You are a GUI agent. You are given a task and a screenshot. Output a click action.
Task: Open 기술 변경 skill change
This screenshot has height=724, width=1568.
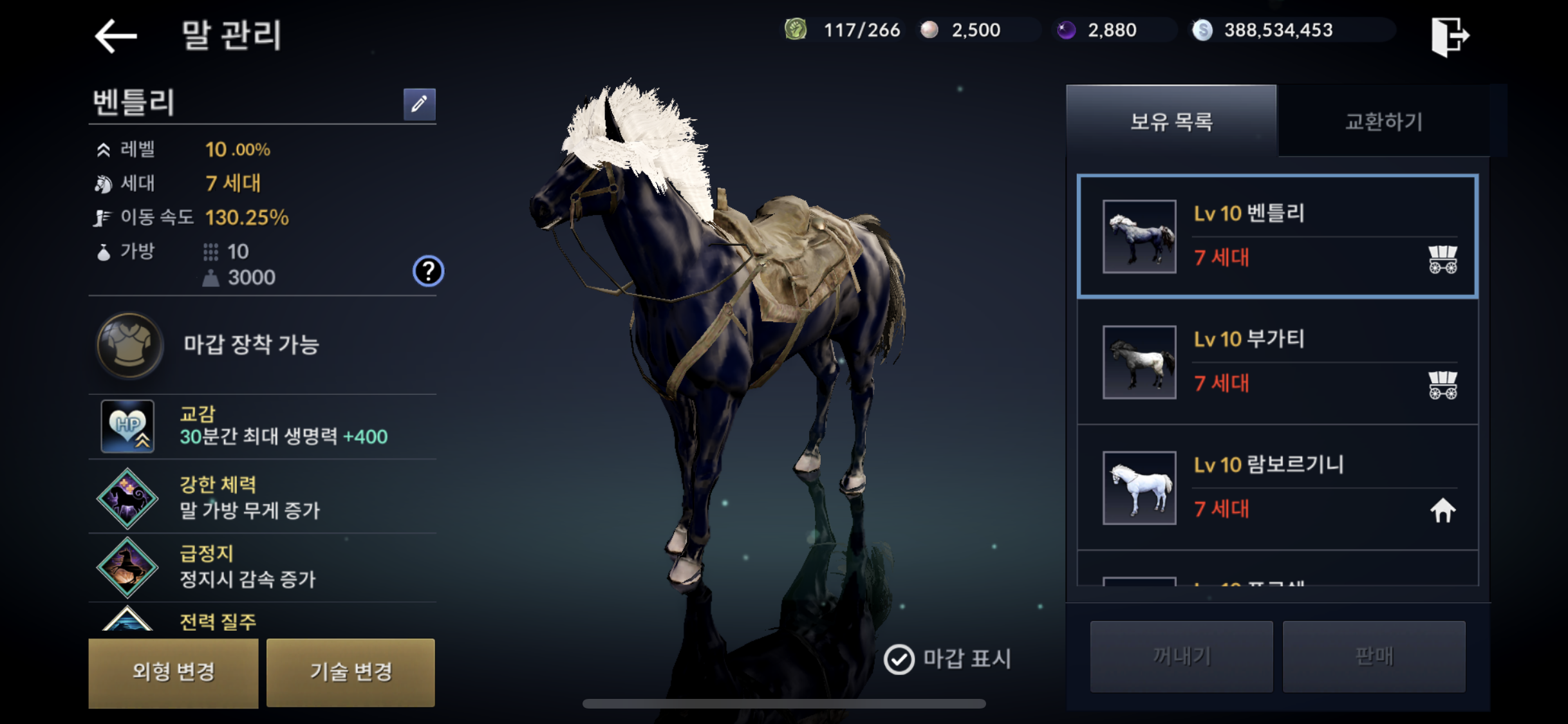point(351,672)
